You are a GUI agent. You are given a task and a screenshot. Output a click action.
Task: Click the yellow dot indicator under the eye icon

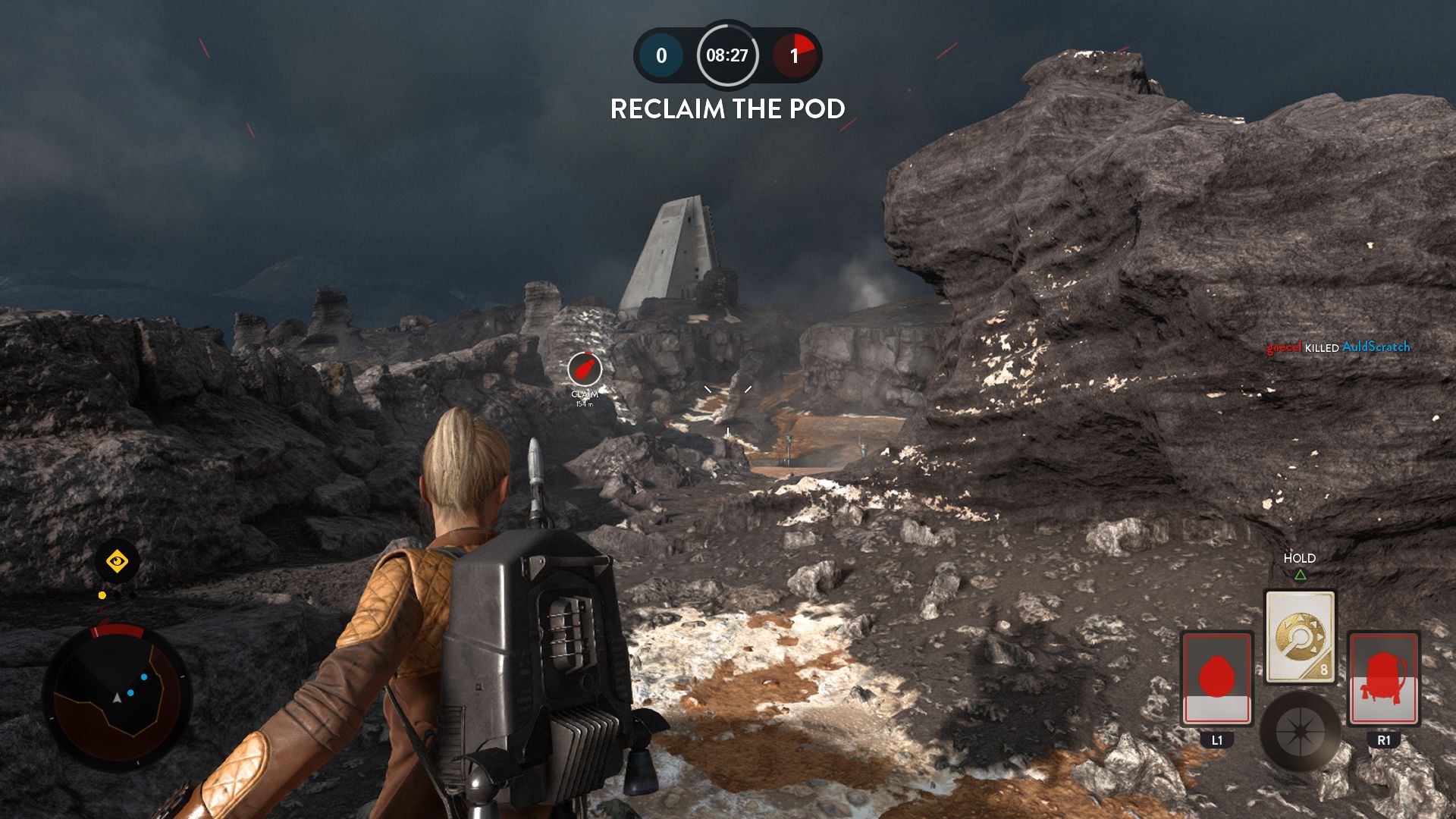click(101, 596)
